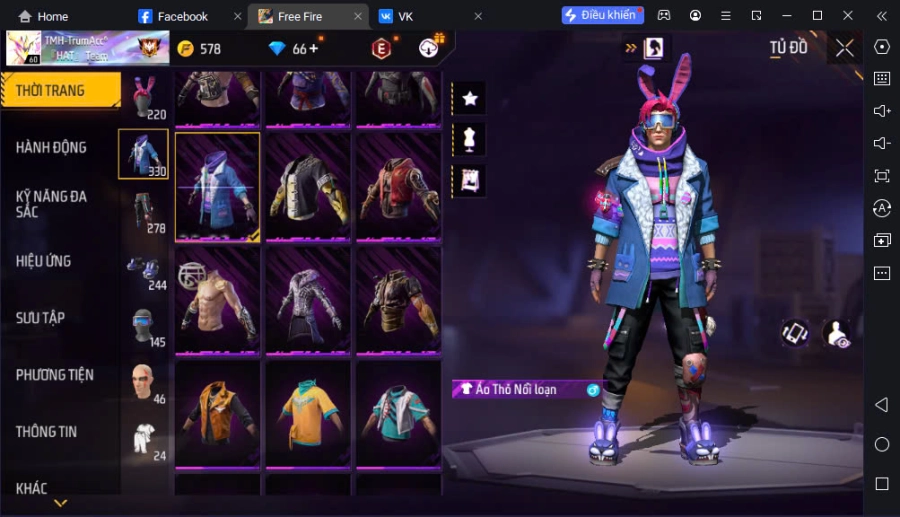Select the headwear subcategory with bunny ears
Viewport: 900px width, 517px height.
(143, 97)
